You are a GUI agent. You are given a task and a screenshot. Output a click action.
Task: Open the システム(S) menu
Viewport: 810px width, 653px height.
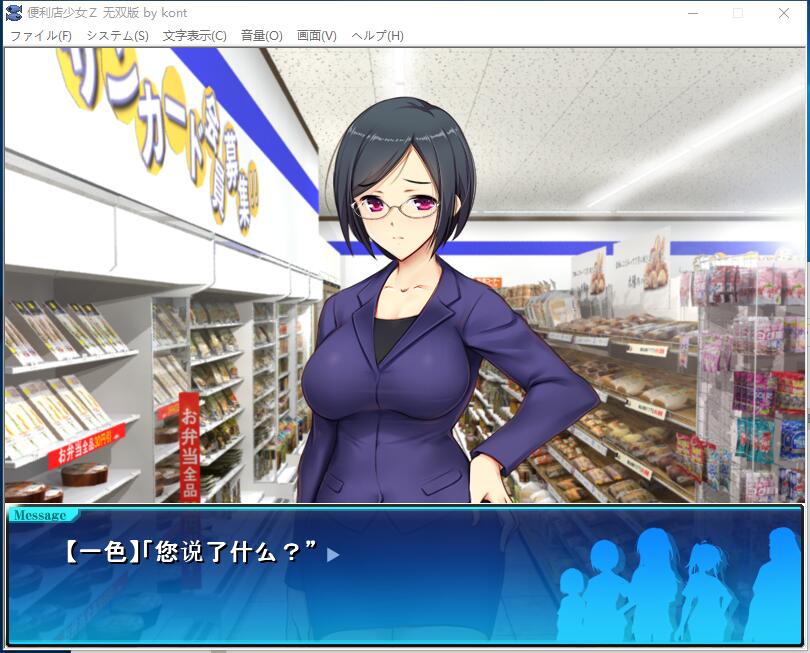[x=117, y=36]
